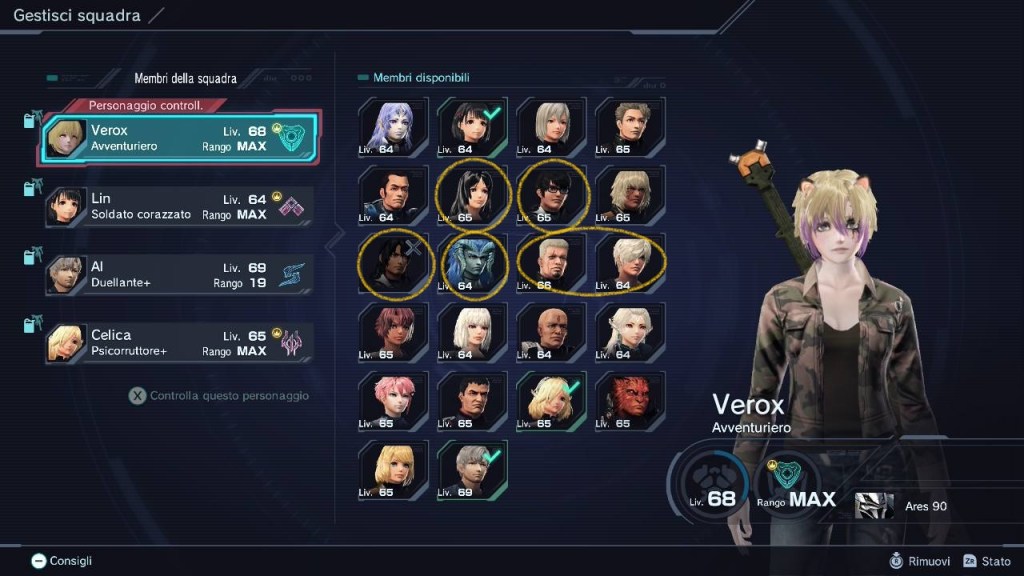The height and width of the screenshot is (576, 1024).
Task: Pick the long lavender-haired woman portrait
Action: point(393,127)
